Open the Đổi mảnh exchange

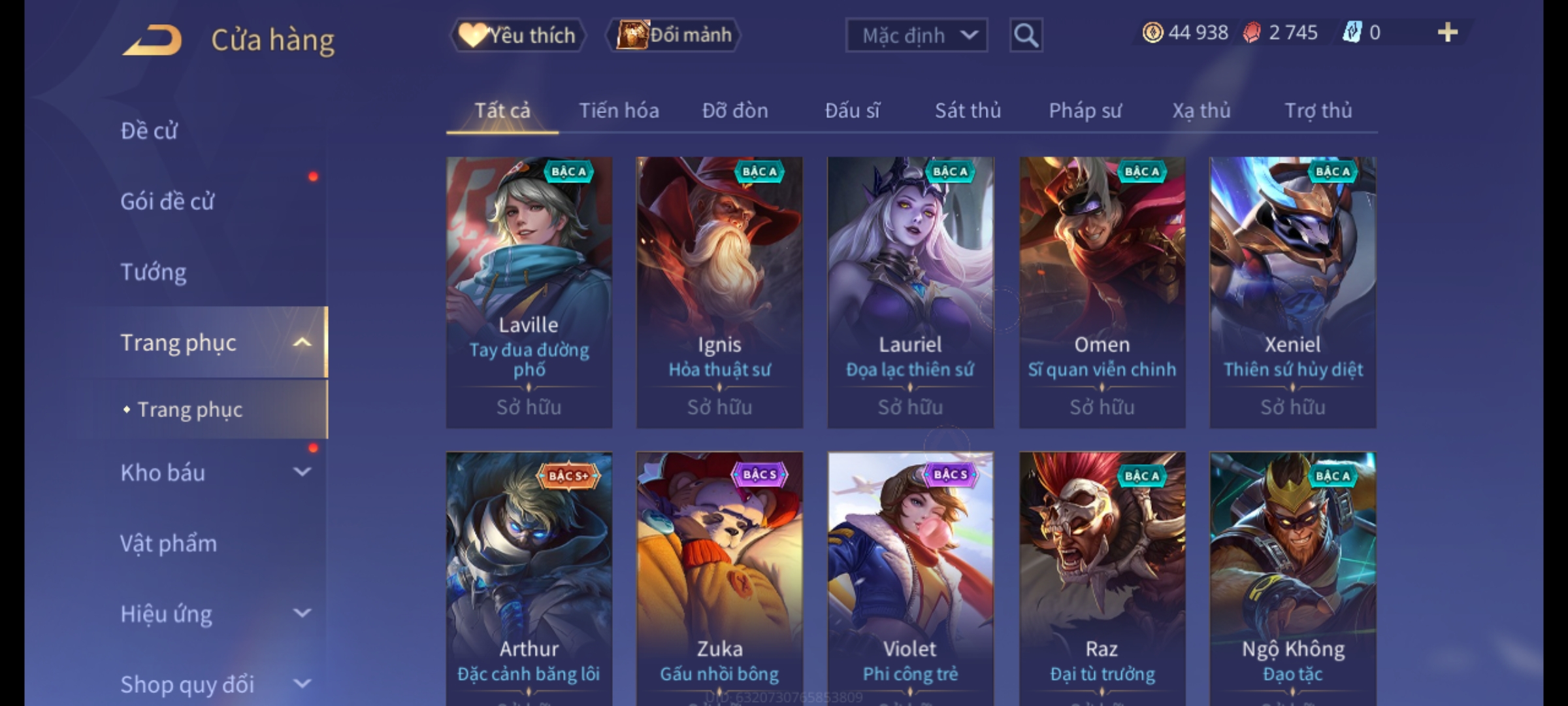674,35
